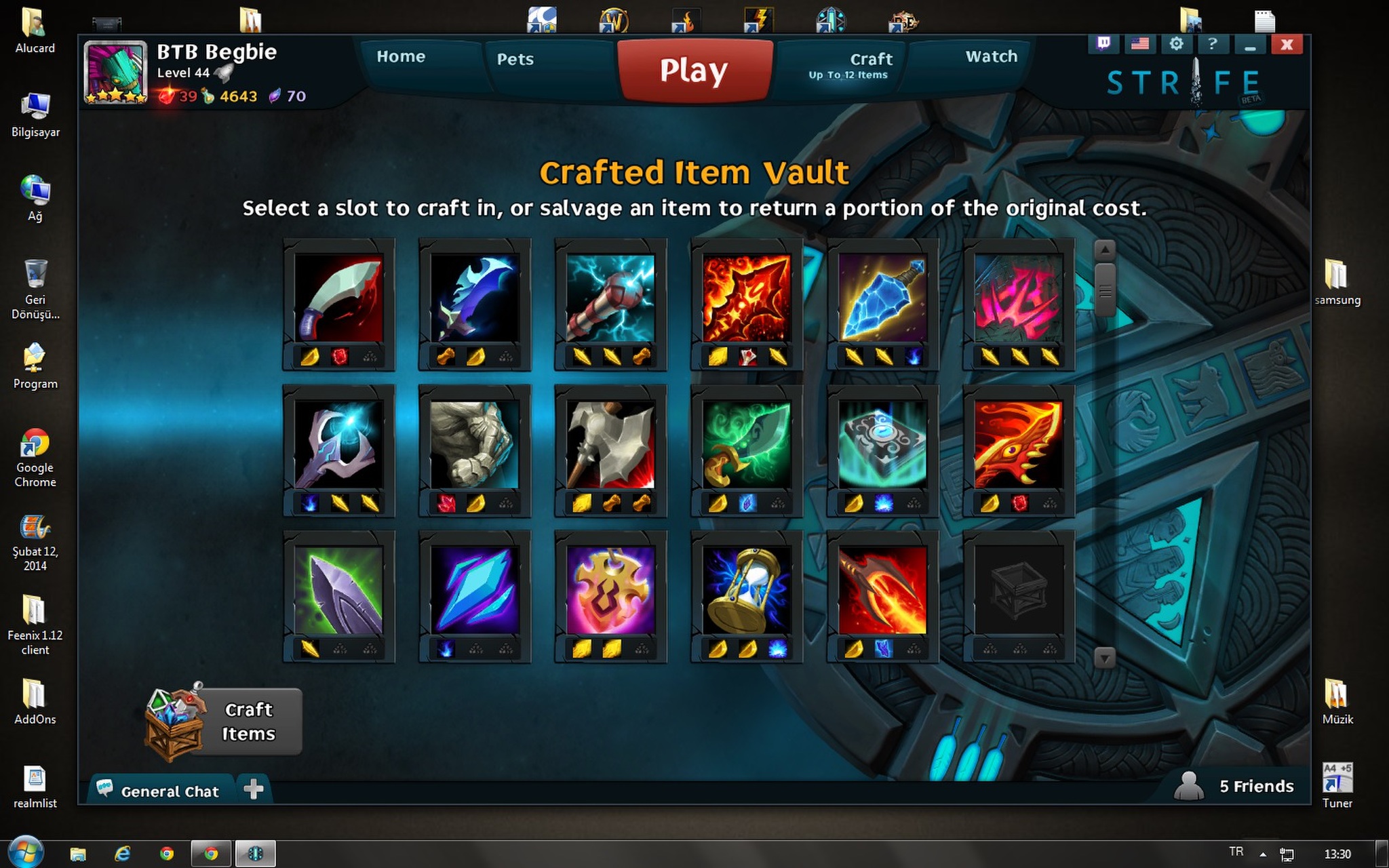Screen dimensions: 1389x868
Task: Switch to the Pets tab
Action: 515,60
